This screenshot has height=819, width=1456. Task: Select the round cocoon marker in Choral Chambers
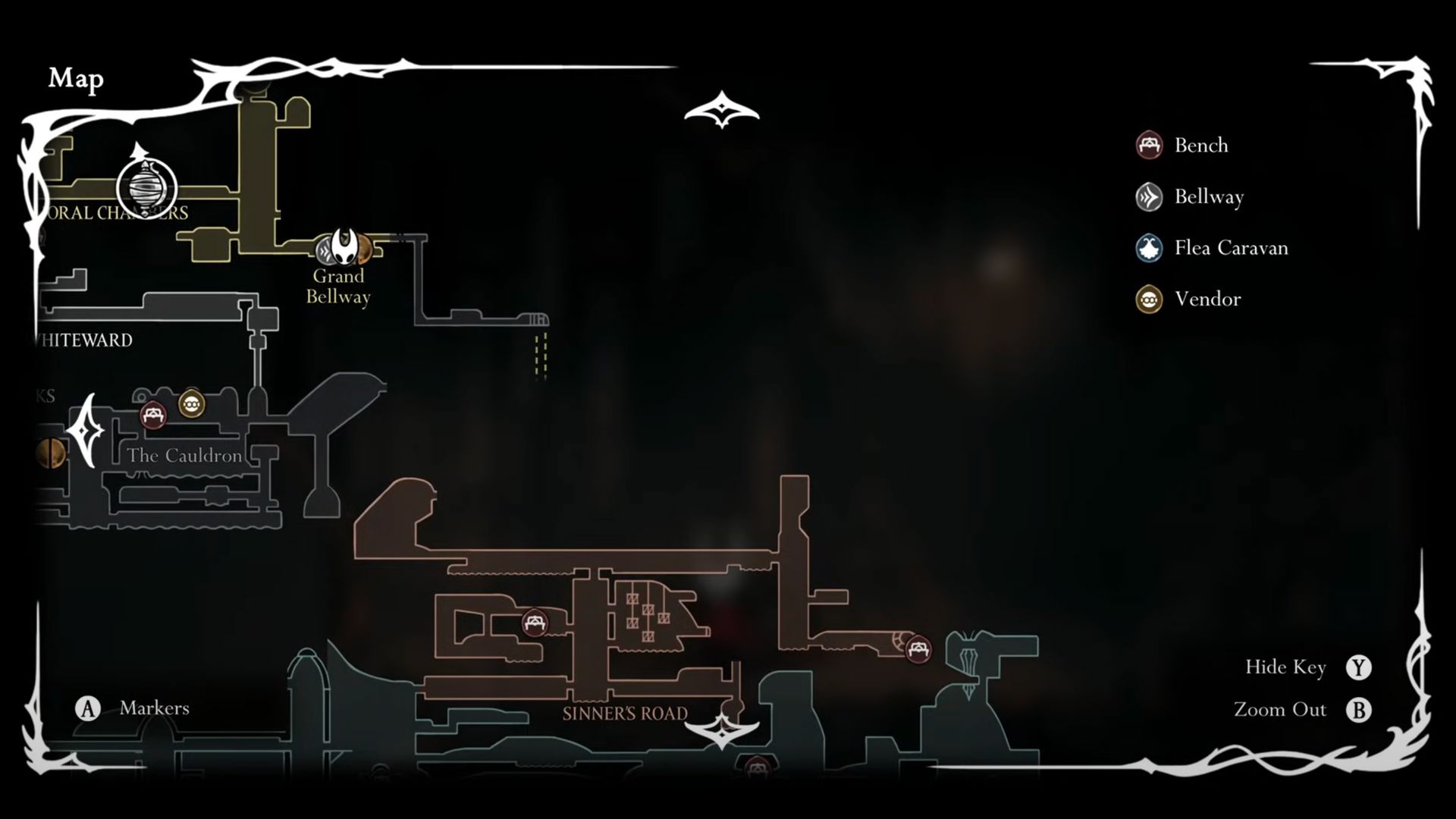pyautogui.click(x=146, y=188)
